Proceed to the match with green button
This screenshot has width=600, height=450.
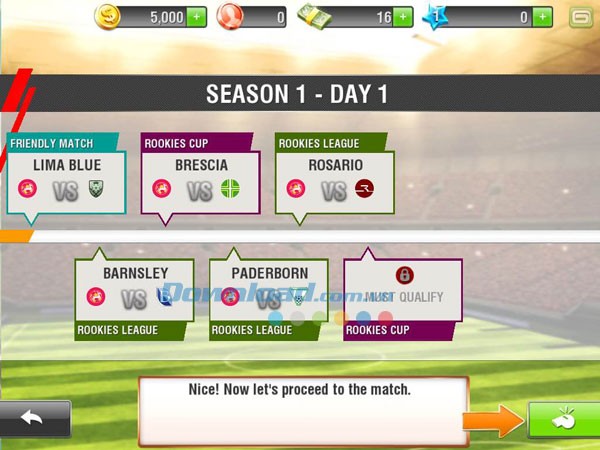pyautogui.click(x=563, y=419)
